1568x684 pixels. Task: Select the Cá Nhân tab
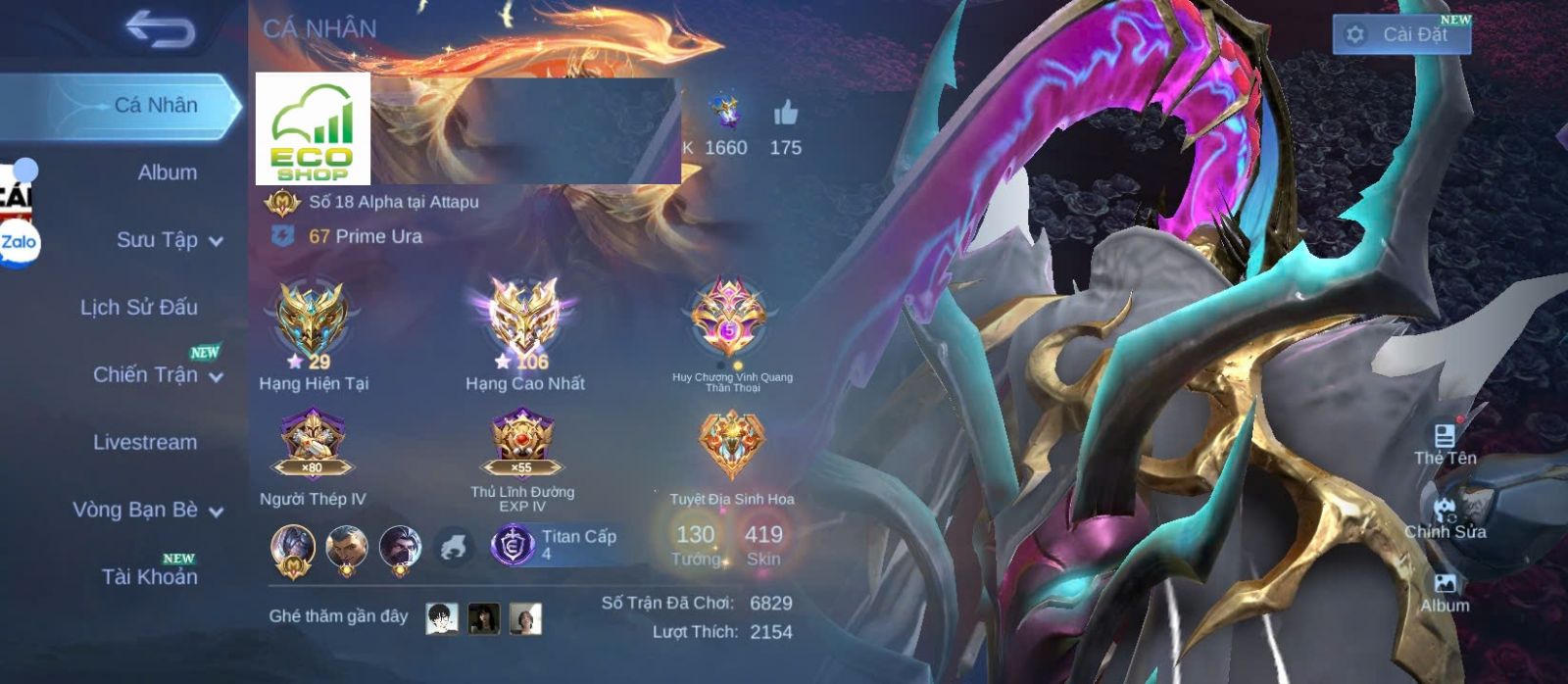(x=155, y=105)
